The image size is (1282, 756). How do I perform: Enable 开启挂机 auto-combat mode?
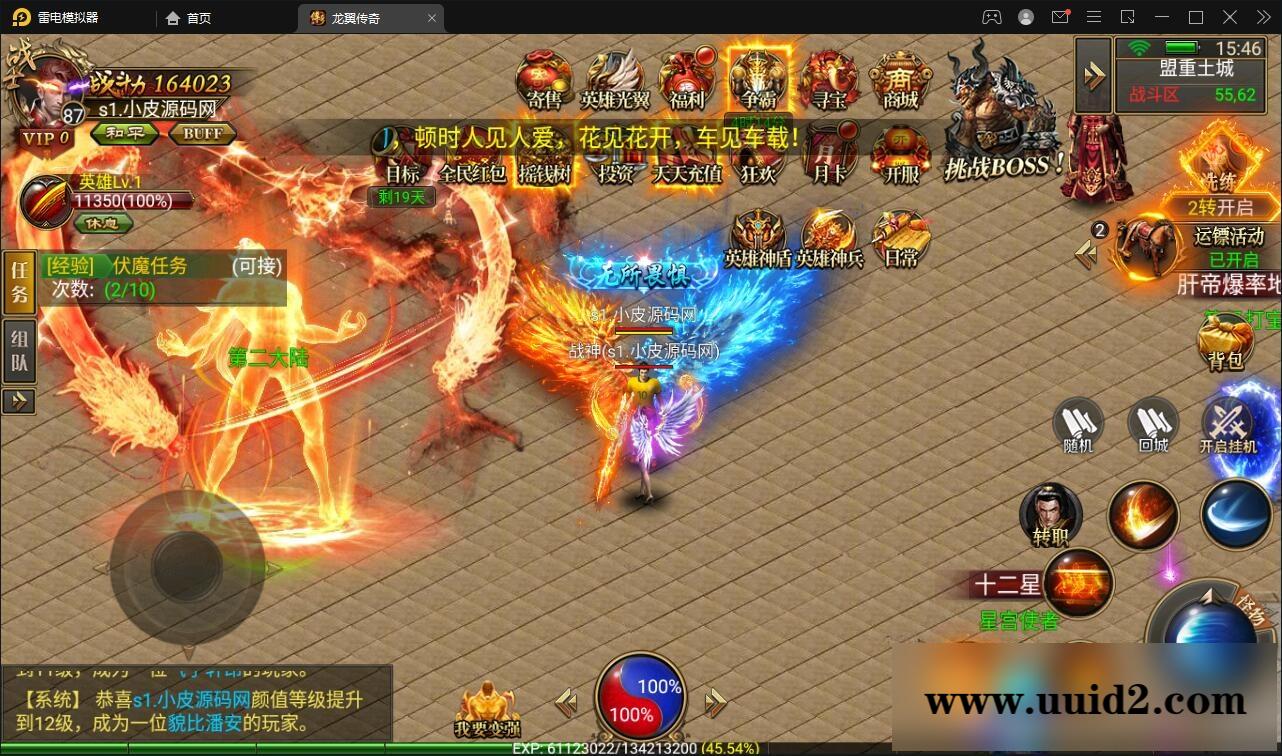(1230, 425)
